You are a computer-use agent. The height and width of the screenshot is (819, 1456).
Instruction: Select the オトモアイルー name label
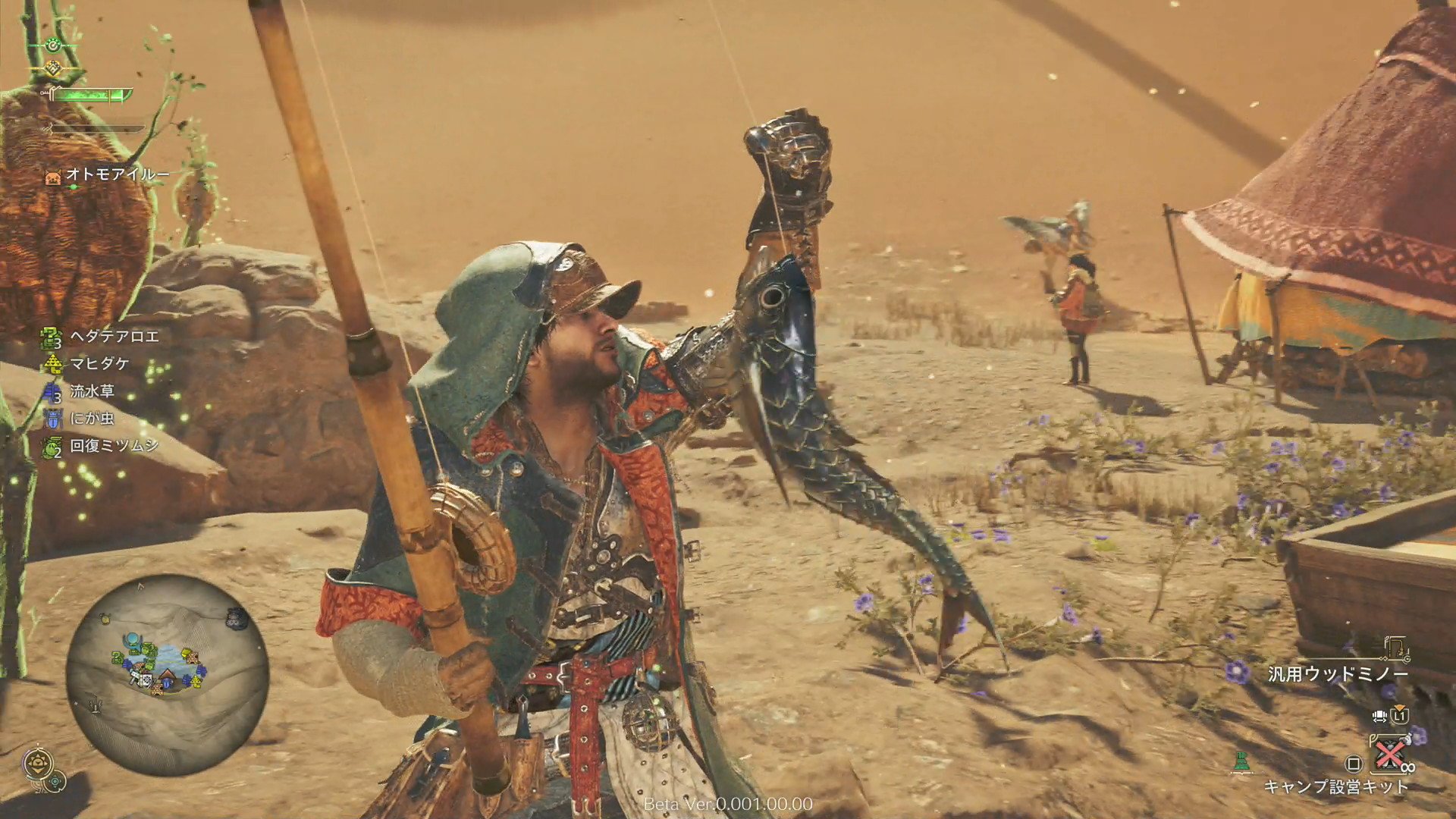point(117,174)
